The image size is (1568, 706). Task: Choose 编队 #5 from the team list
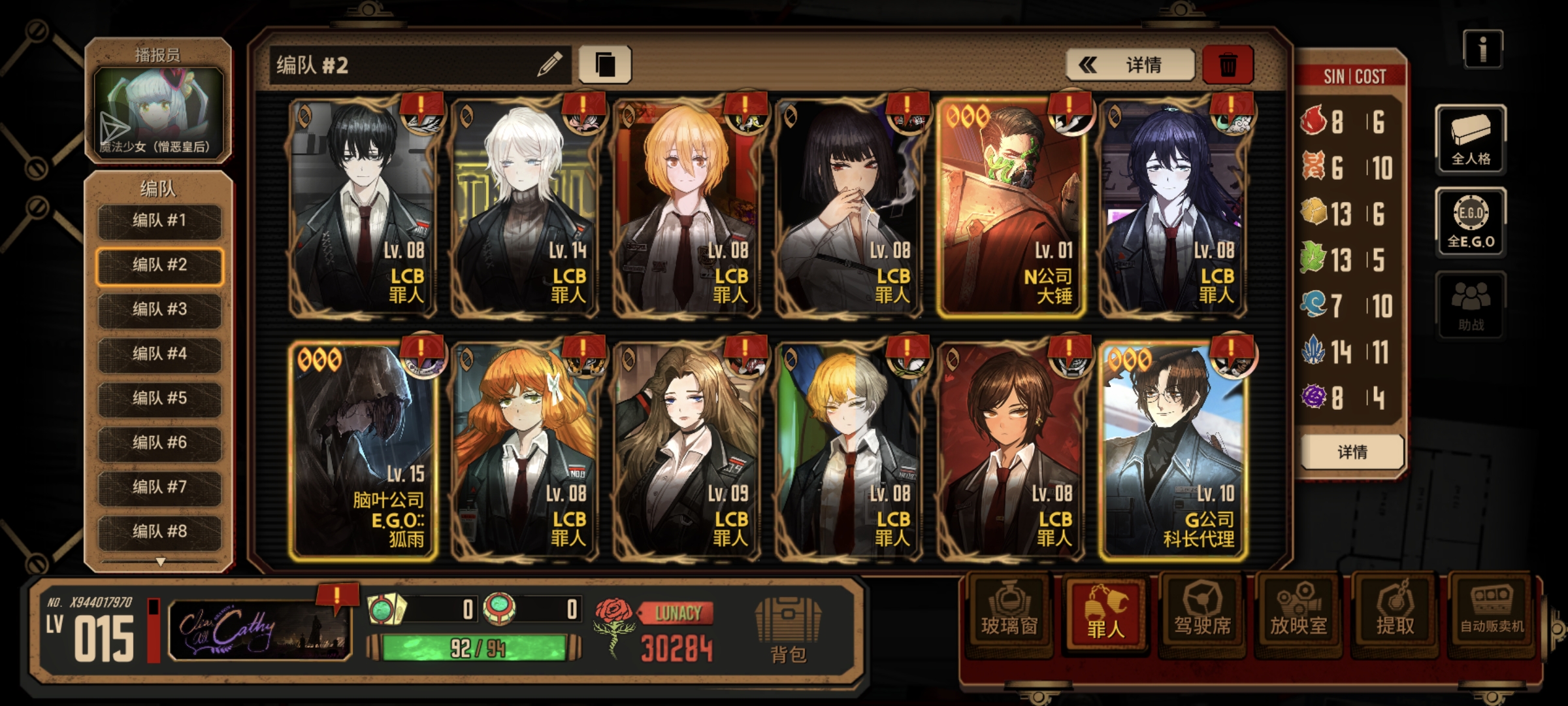[159, 398]
